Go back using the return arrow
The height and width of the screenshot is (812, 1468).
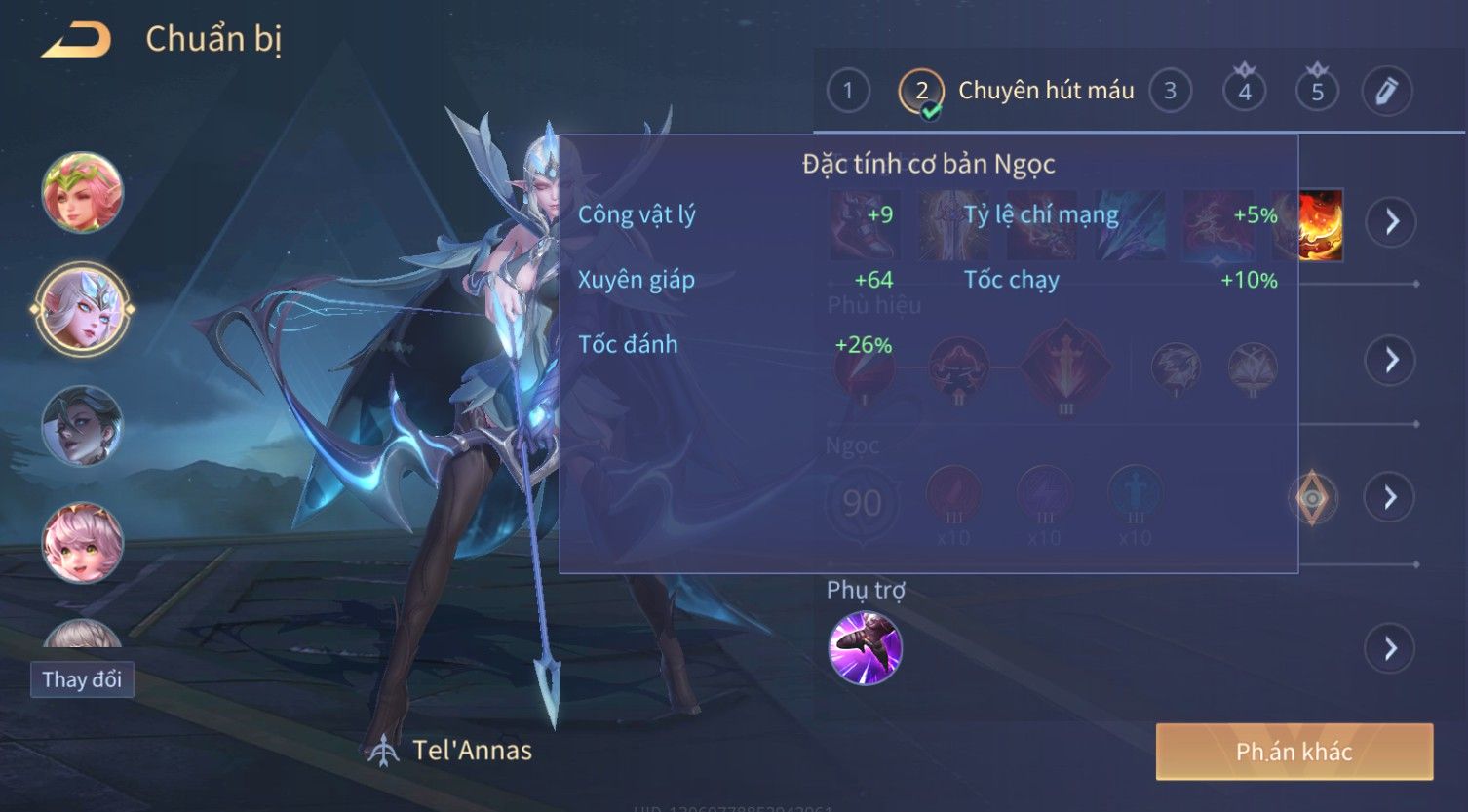coord(76,40)
